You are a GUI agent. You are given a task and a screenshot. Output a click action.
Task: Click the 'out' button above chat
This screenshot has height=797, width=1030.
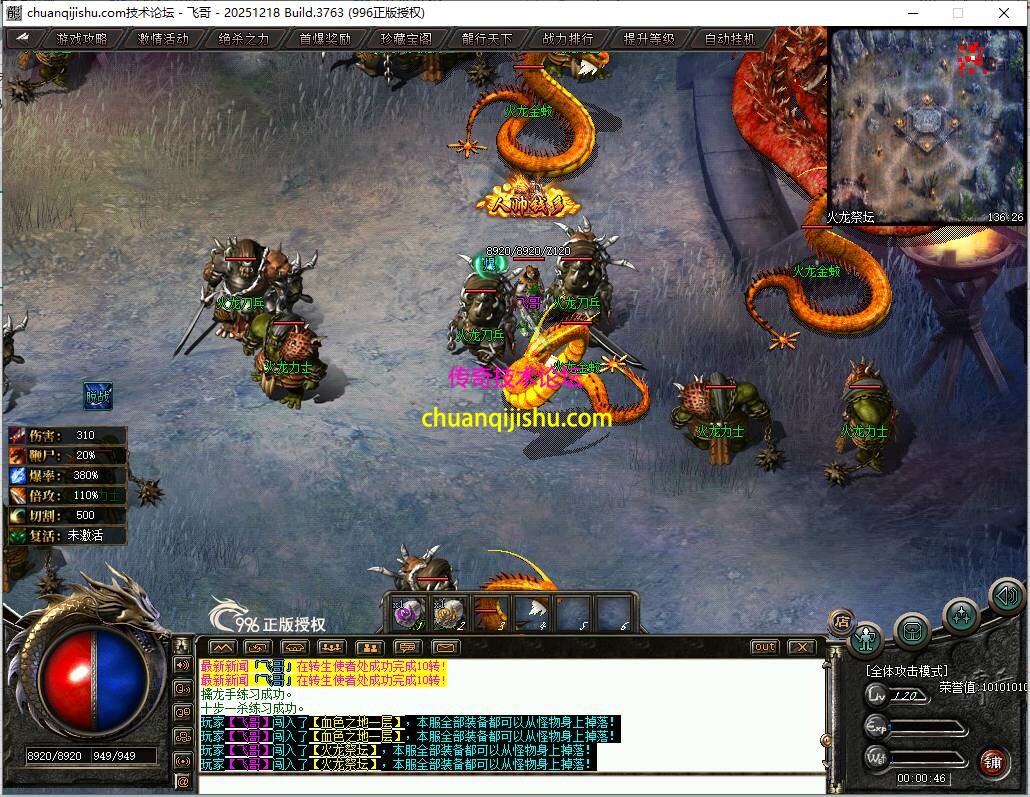pos(764,647)
